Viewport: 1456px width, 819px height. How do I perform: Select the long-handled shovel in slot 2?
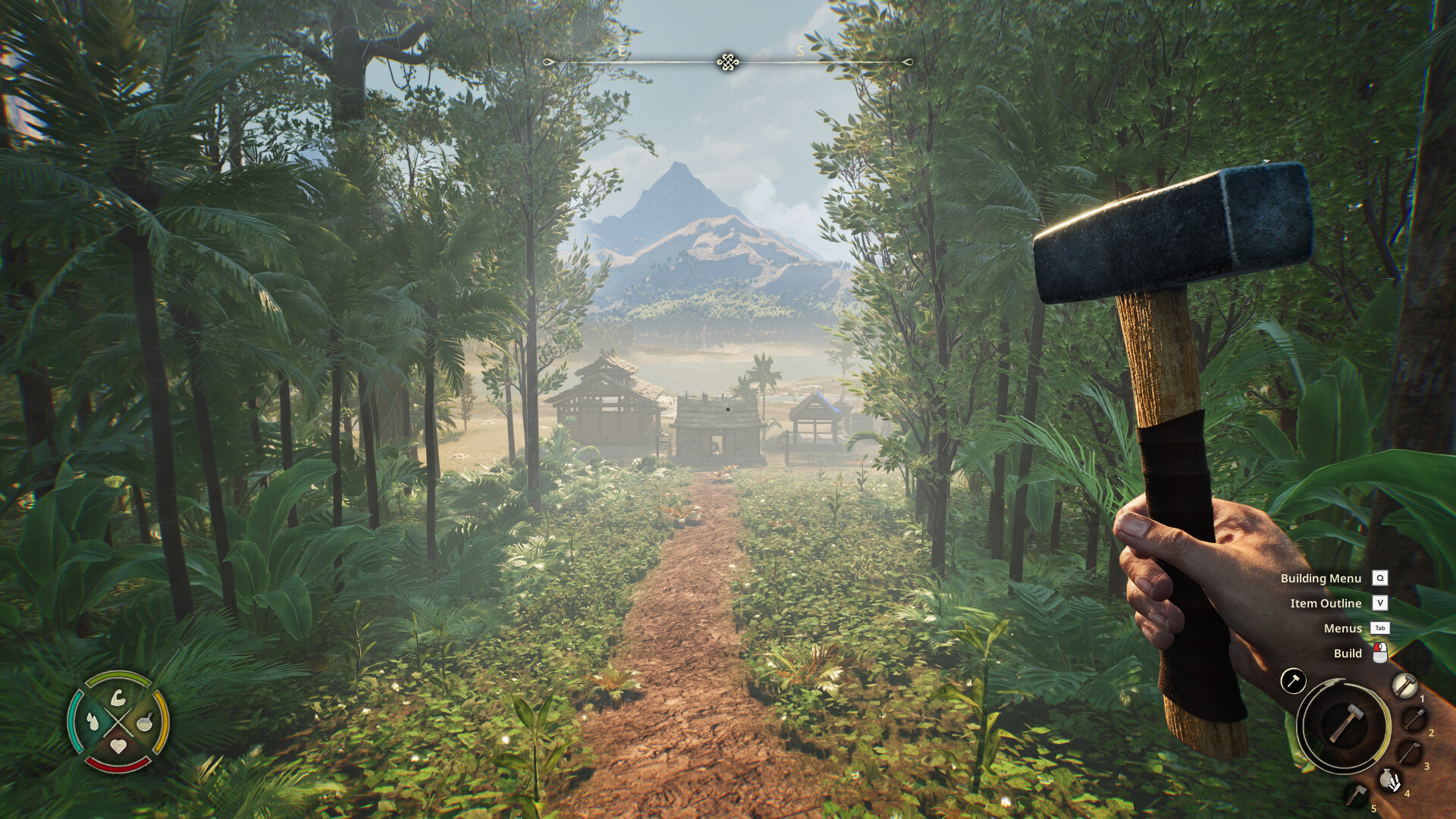[x=1414, y=719]
